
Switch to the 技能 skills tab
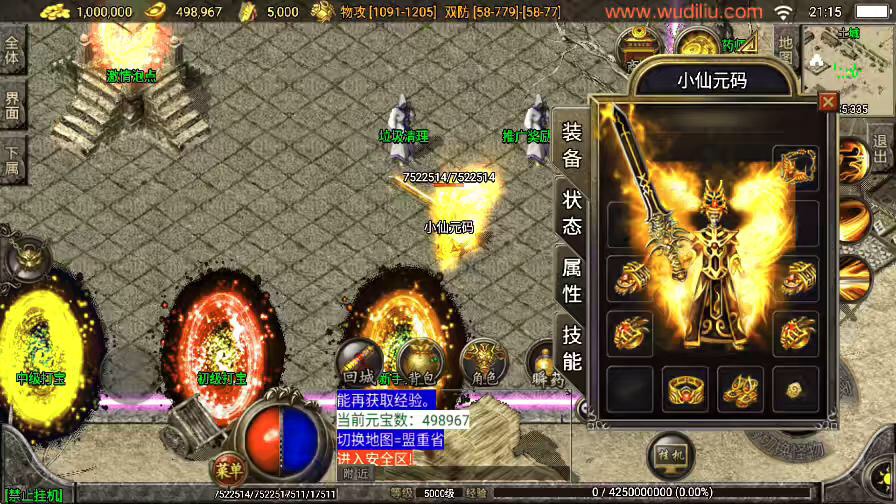(571, 348)
